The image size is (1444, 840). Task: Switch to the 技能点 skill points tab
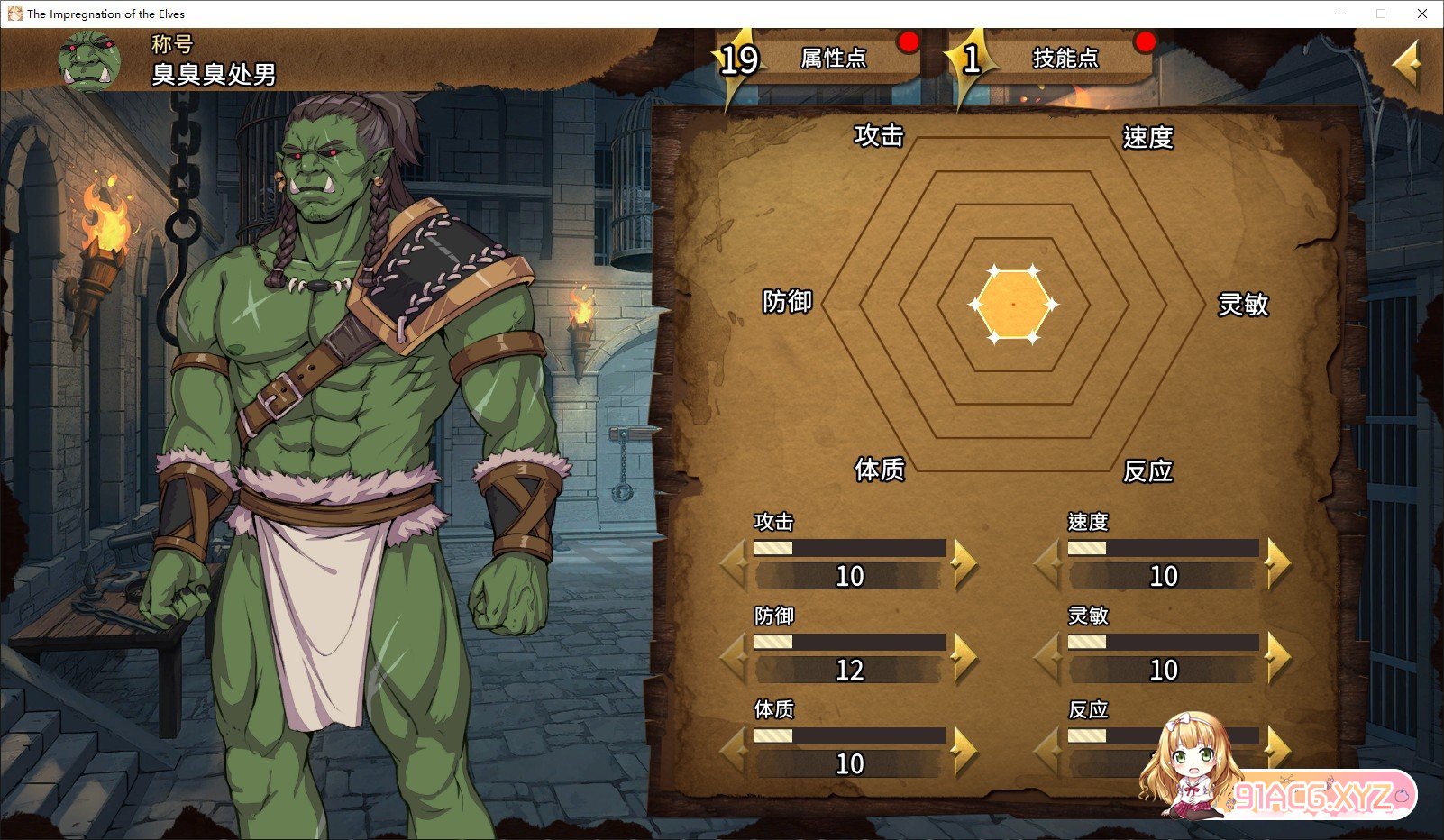click(1064, 59)
